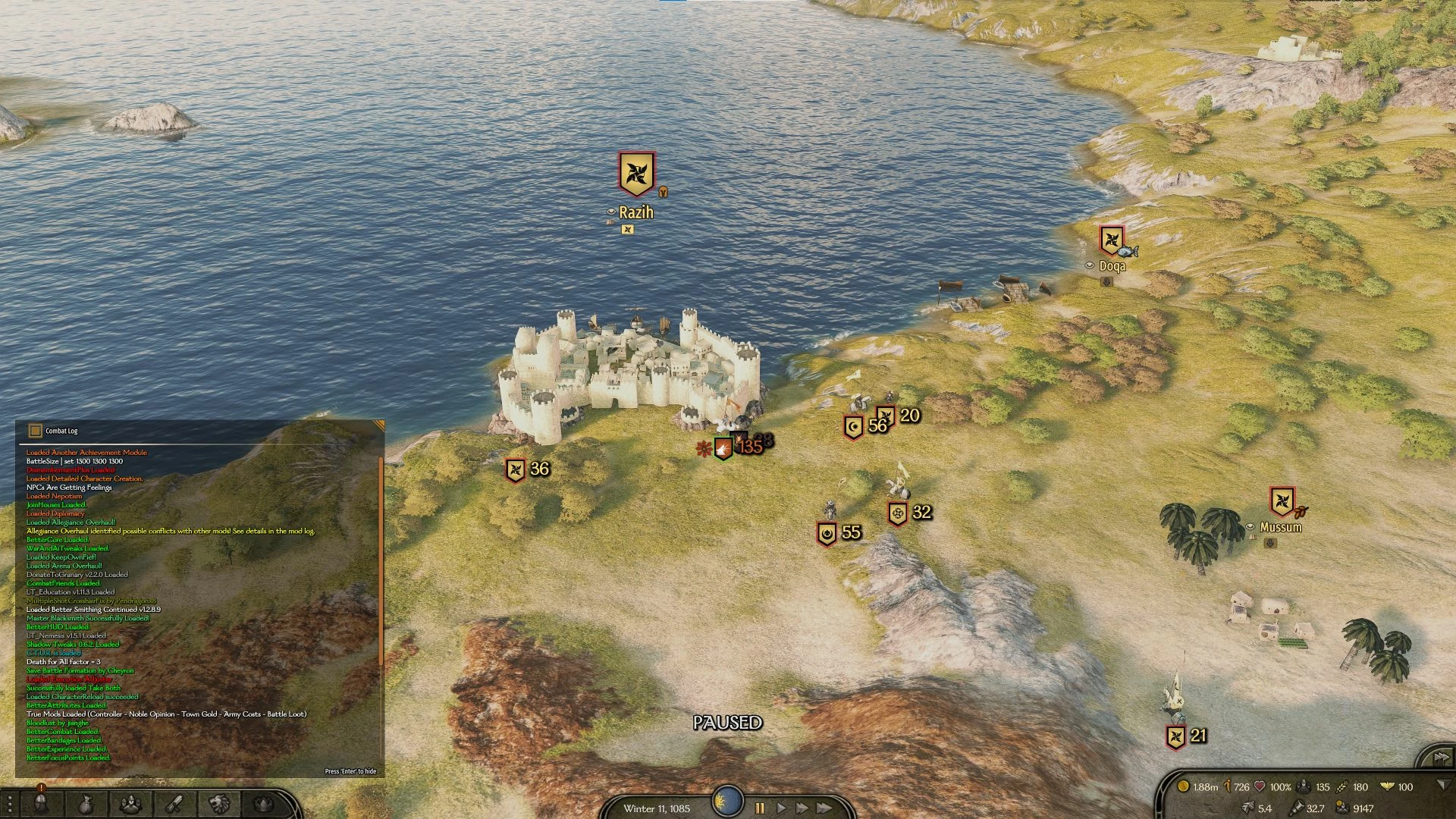
Task: Click the fast-forward button above info bar
Action: click(1439, 758)
